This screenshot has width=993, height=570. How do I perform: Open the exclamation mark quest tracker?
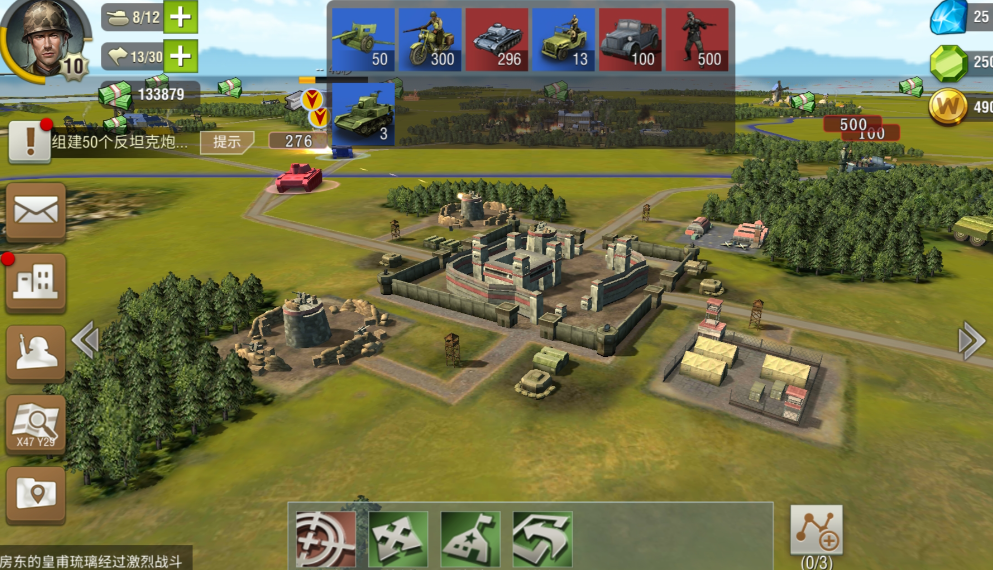[31, 141]
